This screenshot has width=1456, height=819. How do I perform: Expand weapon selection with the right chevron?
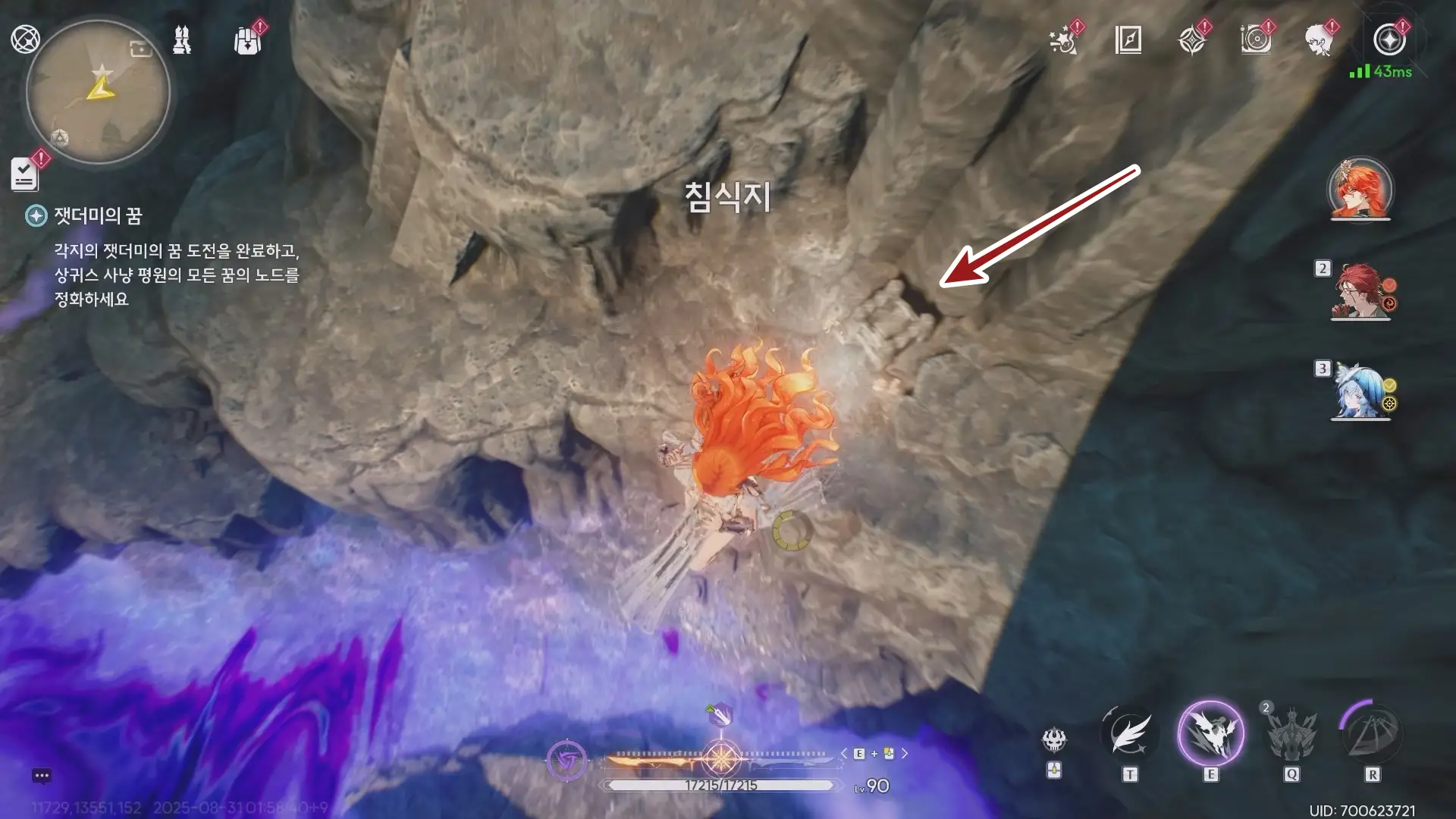tap(905, 753)
